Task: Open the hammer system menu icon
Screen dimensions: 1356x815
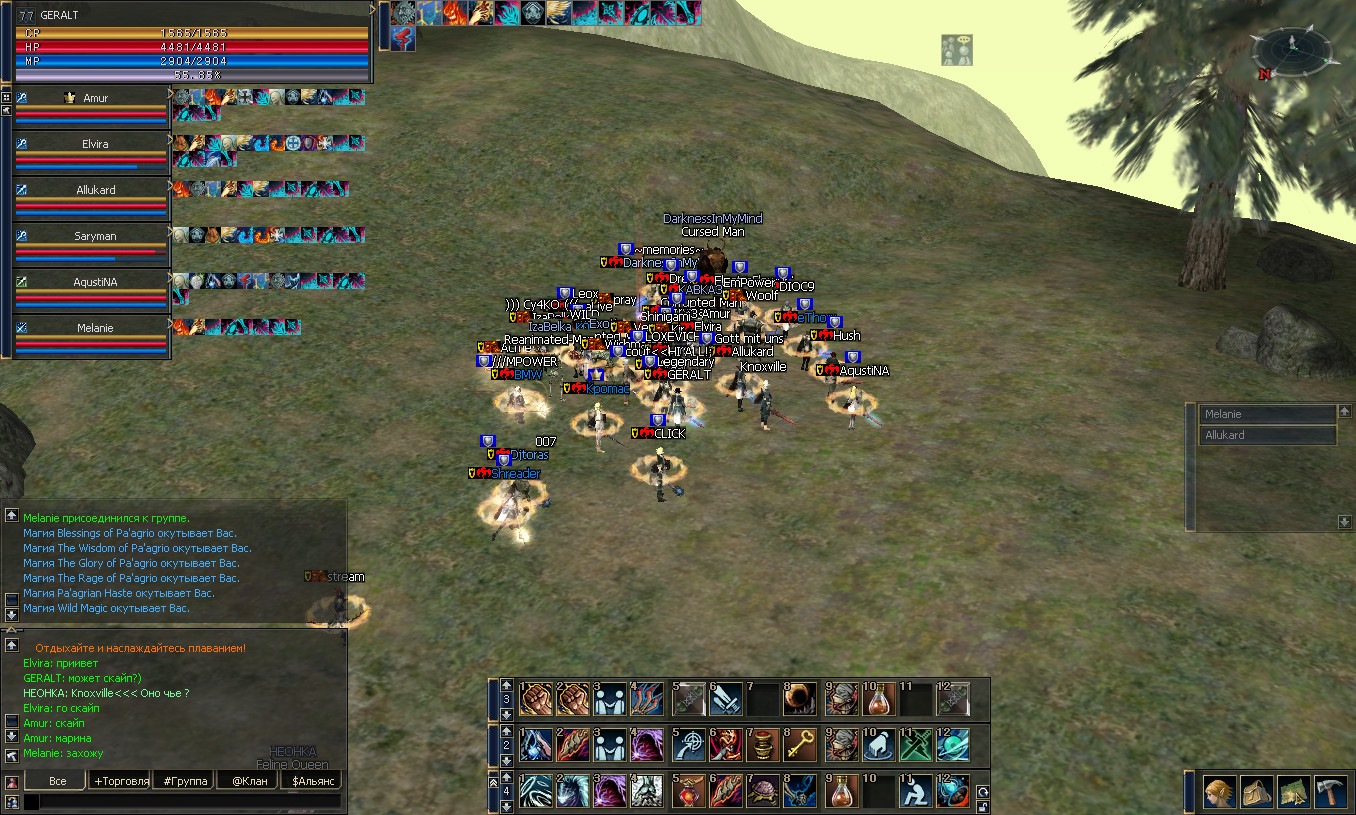Action: point(1331,792)
